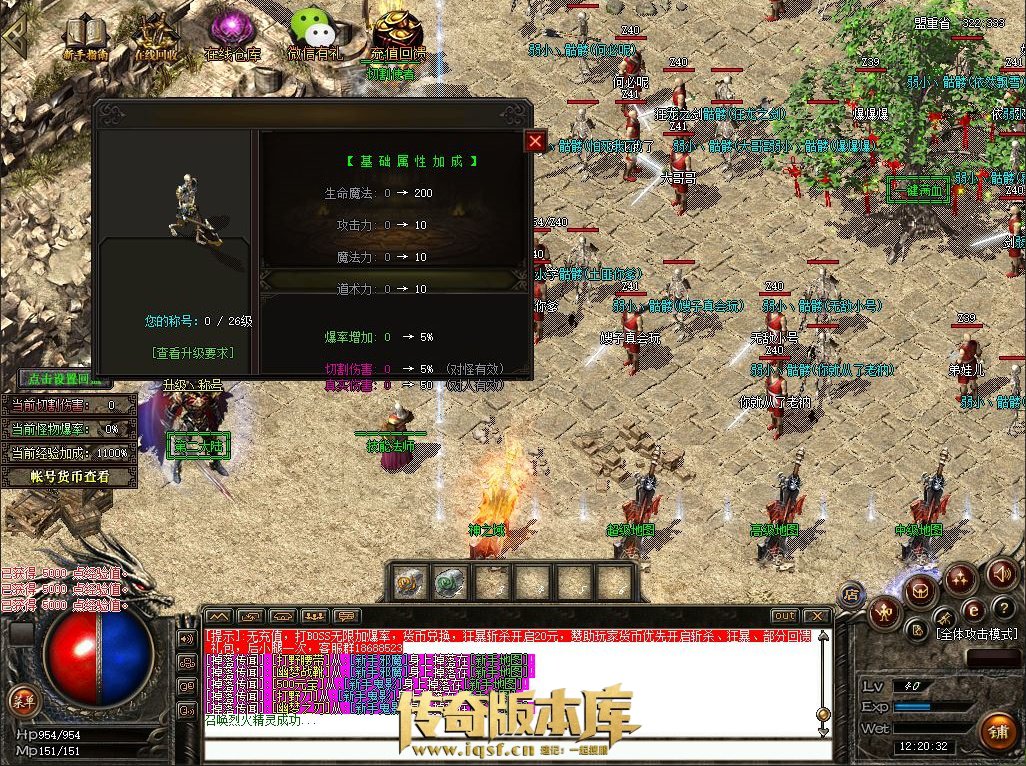This screenshot has height=766, width=1026.
Task: Open the 店 store button
Action: point(853,592)
